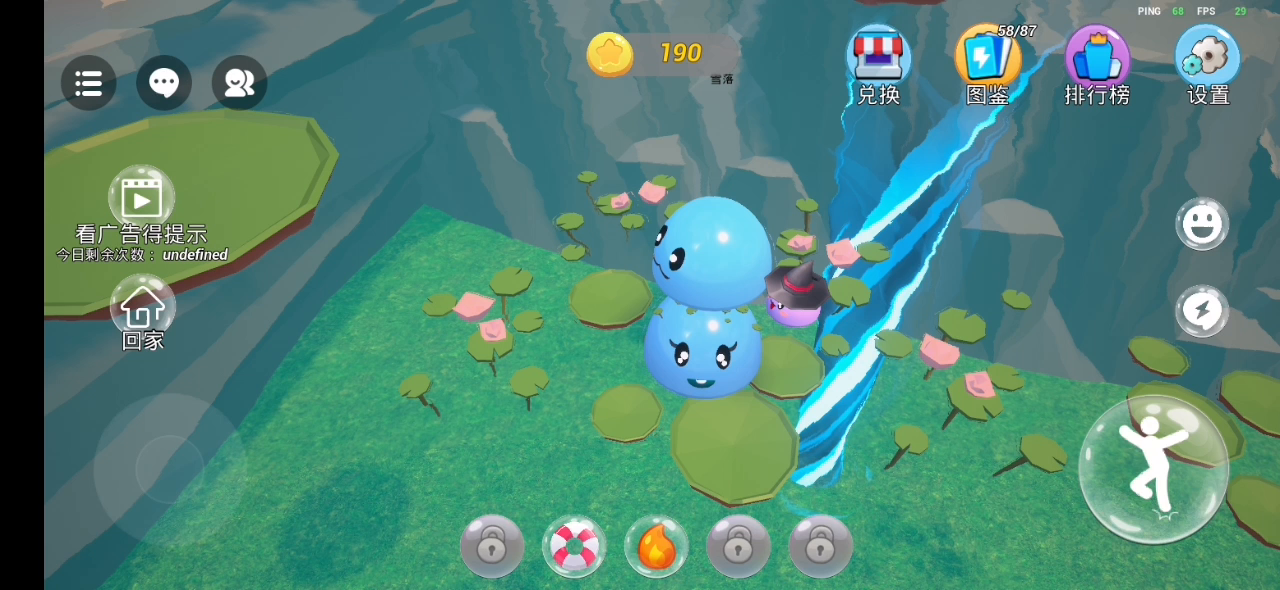Open the chat speech bubble
This screenshot has height=590, width=1280.
point(164,83)
